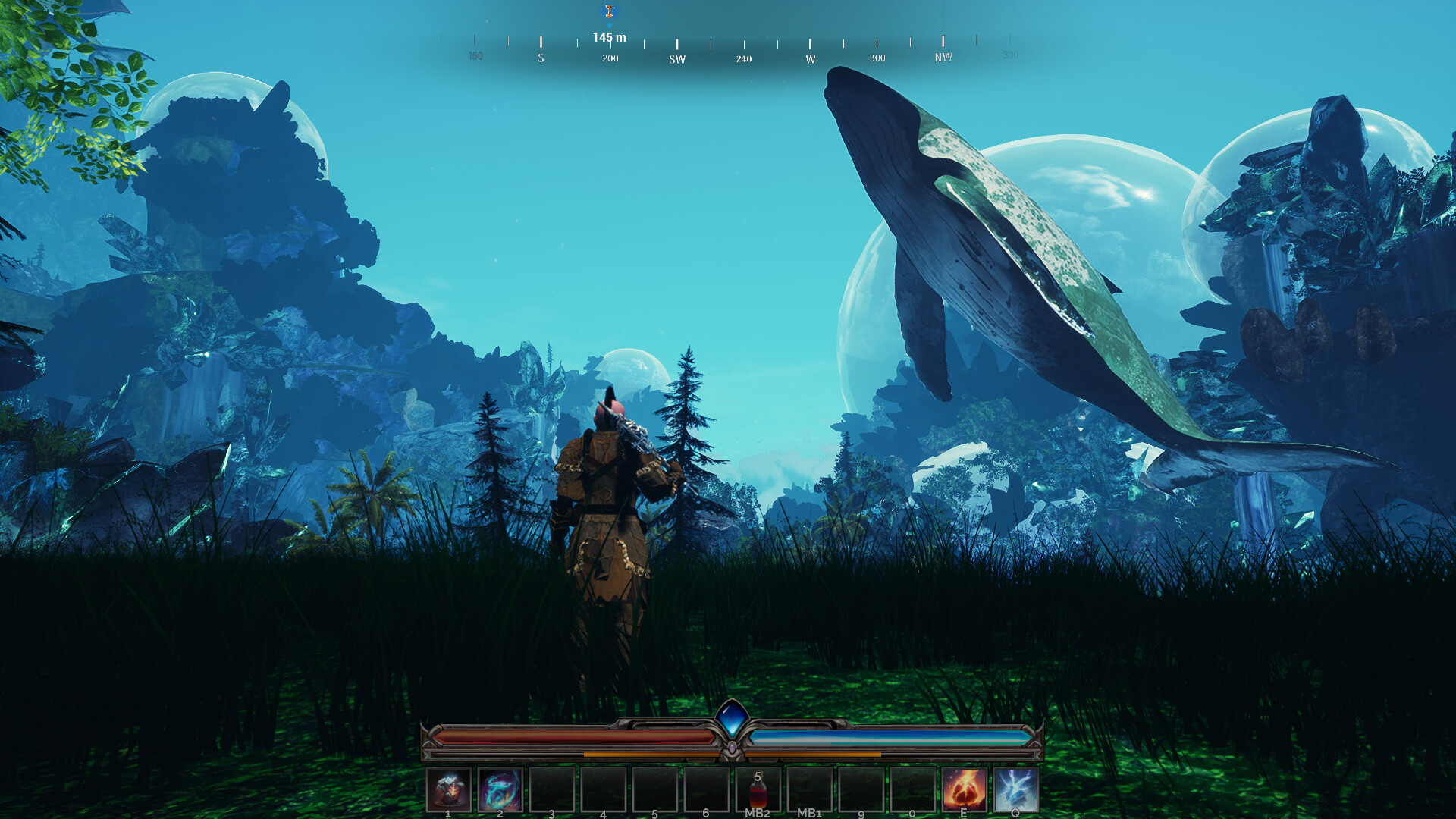1456x819 pixels.
Task: Click the potion stack count showing 5
Action: [757, 776]
